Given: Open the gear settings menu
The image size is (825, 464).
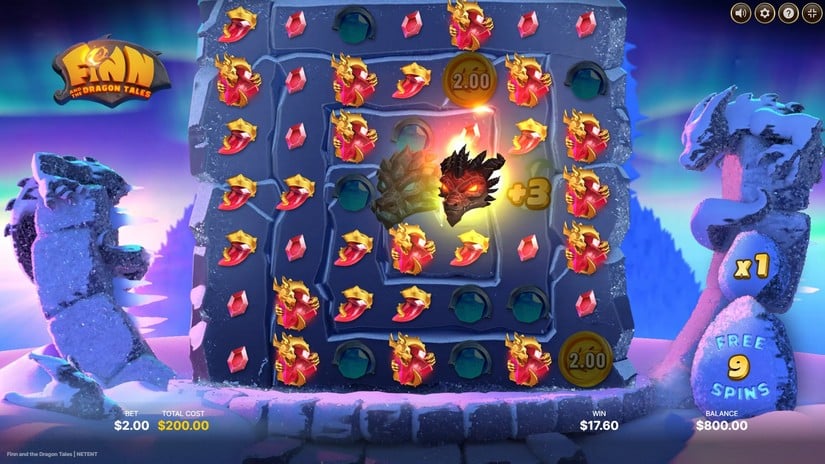Looking at the screenshot, I should [765, 13].
